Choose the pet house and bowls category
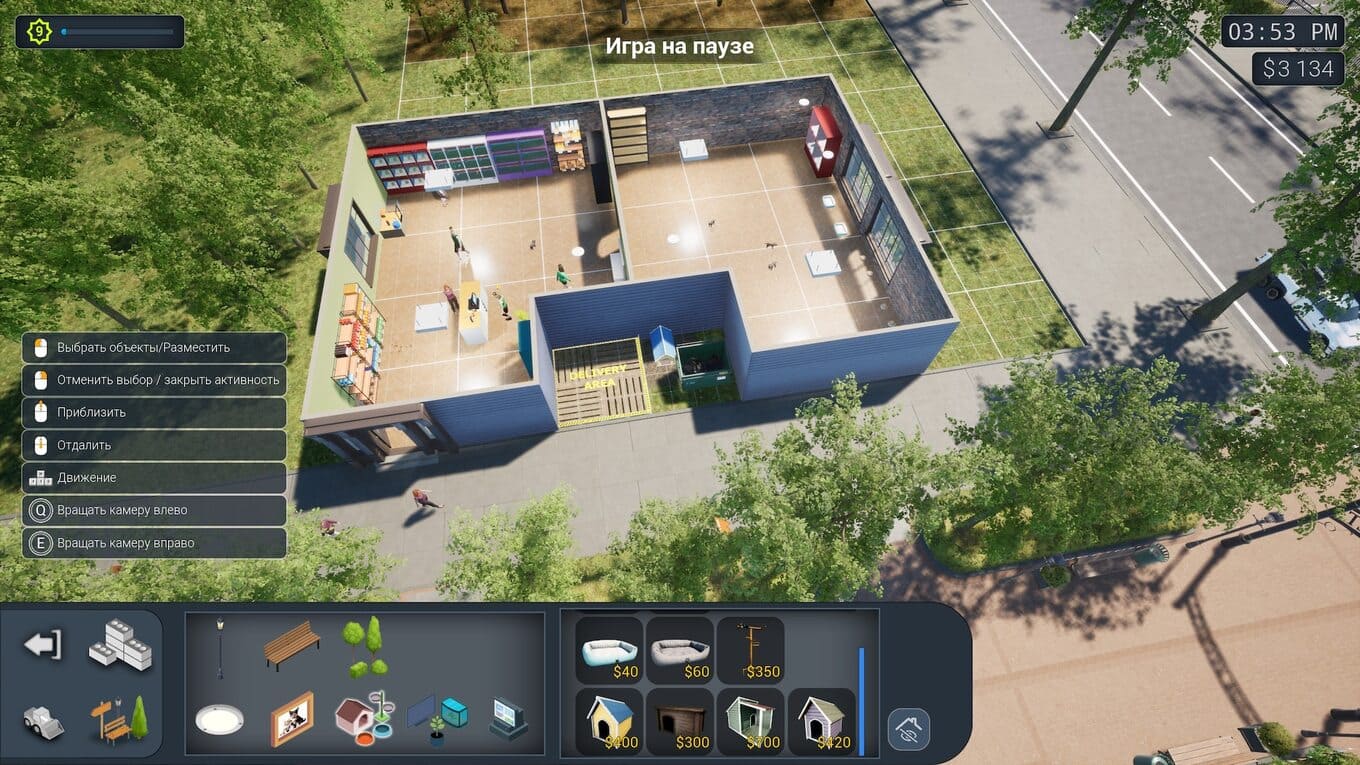The width and height of the screenshot is (1360, 765). point(364,720)
